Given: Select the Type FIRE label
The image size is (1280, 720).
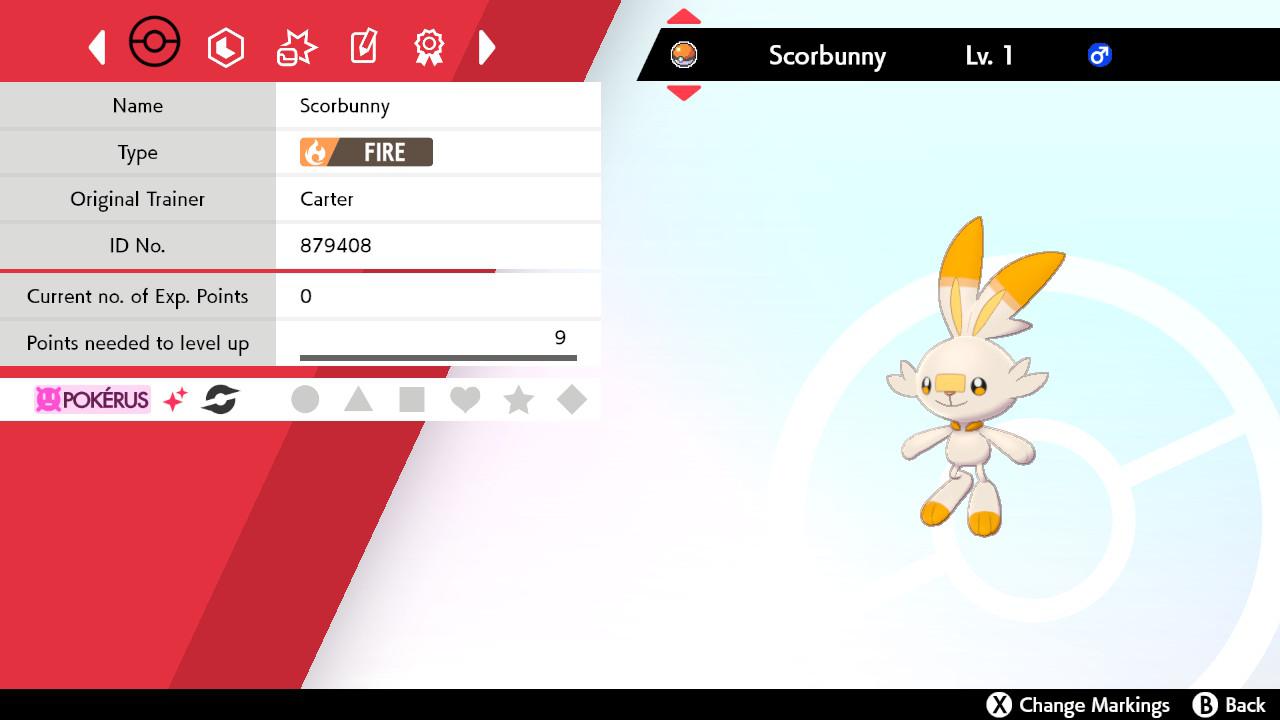Looking at the screenshot, I should pyautogui.click(x=364, y=152).
